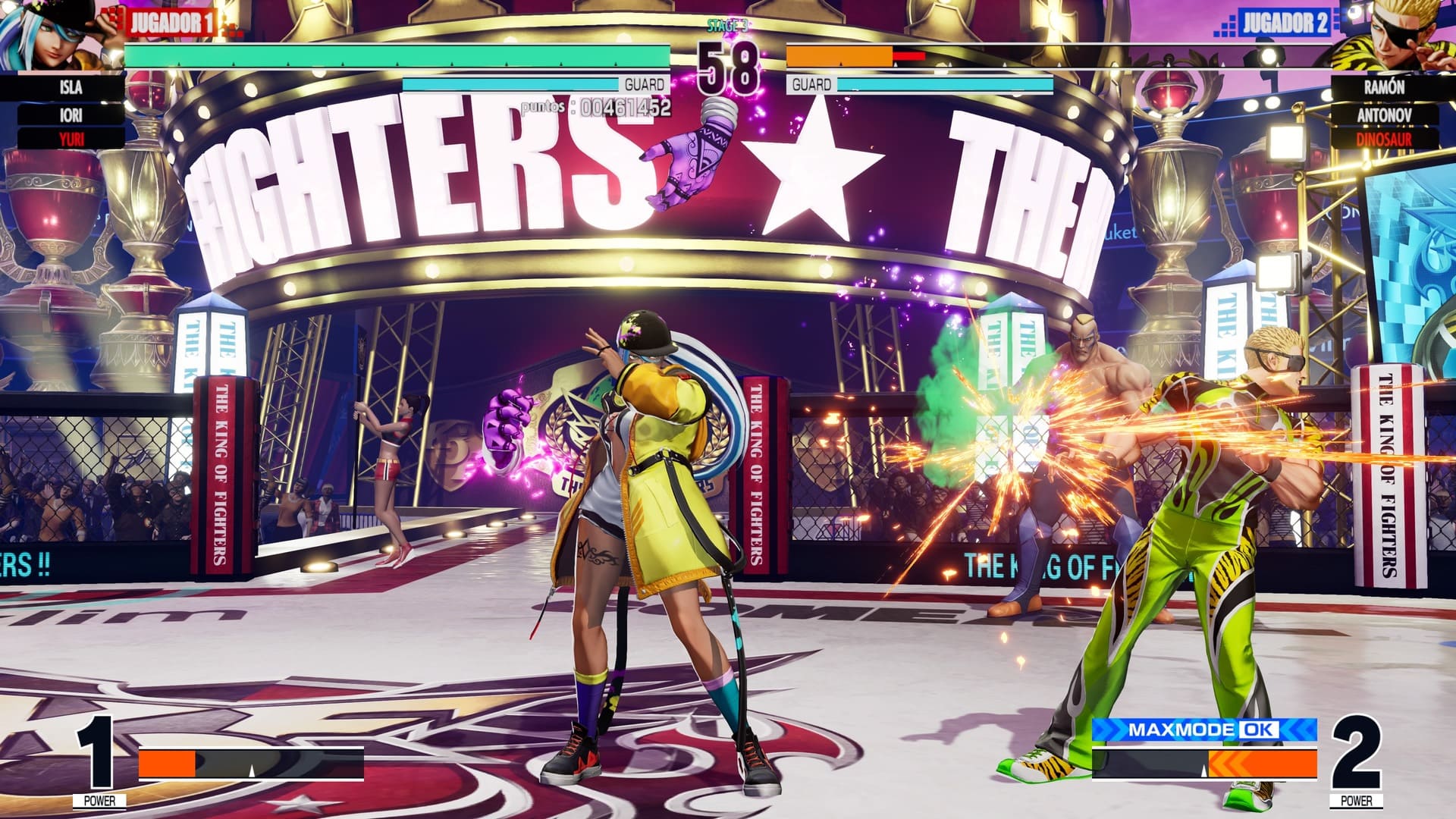Click RAMÓN in the team roster

[1384, 87]
